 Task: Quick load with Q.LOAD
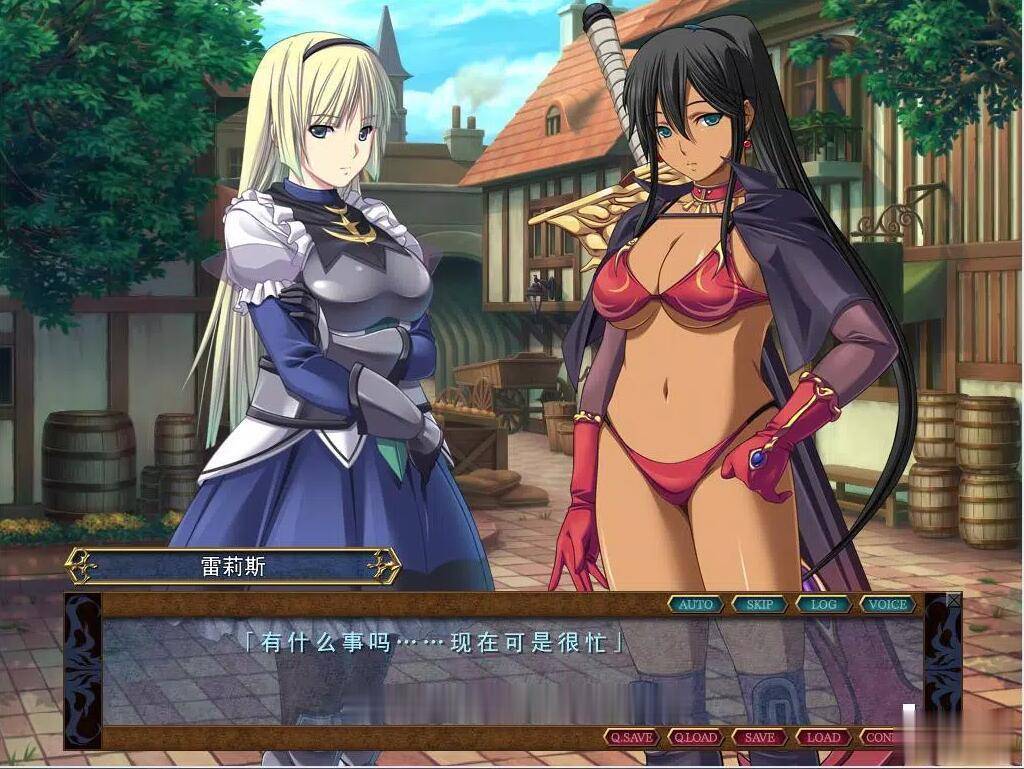point(696,737)
